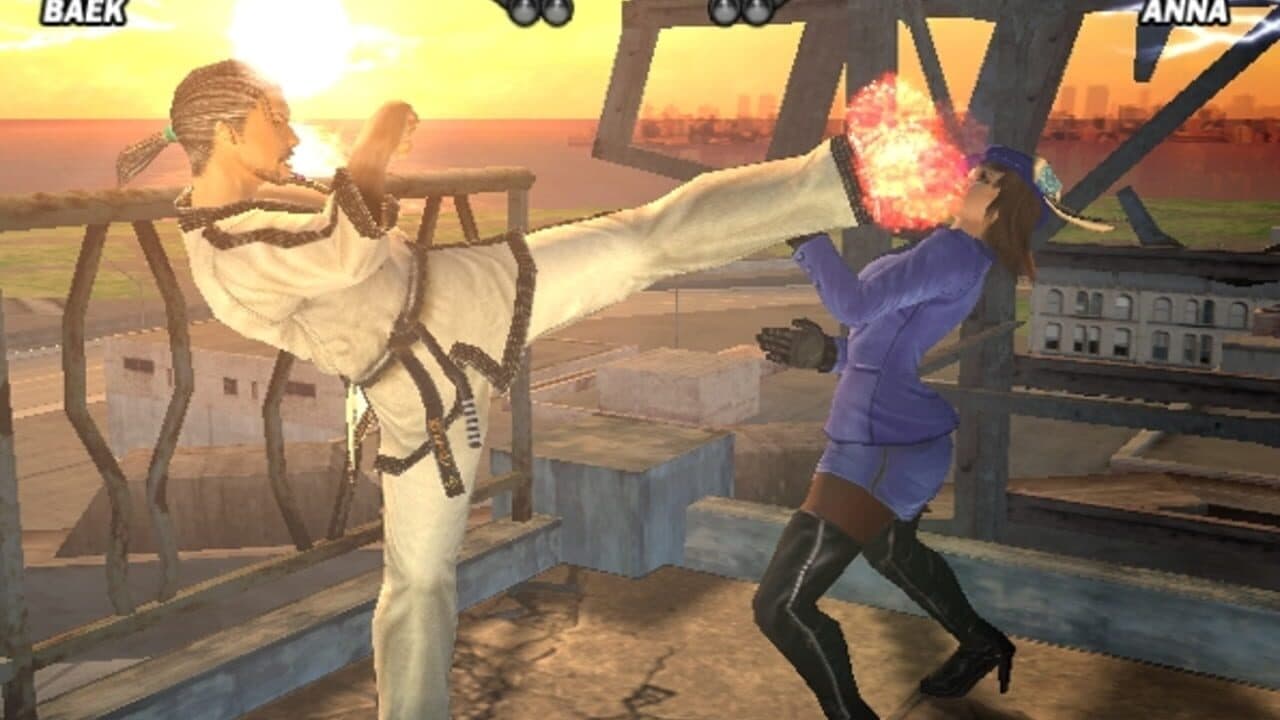Screen dimensions: 1280x720
Task: Select Baek's second round-win orb
Action: [557, 10]
